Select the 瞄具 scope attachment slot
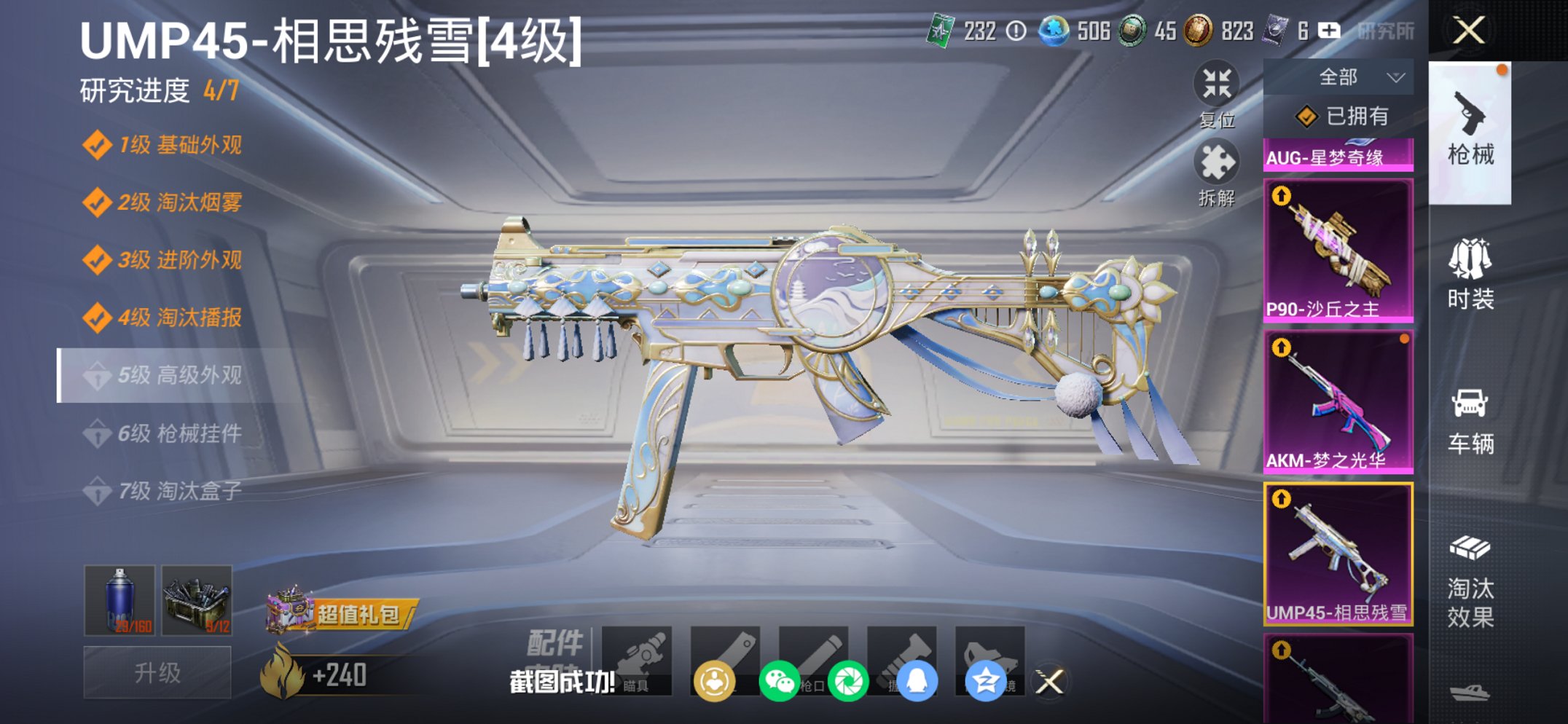1568x724 pixels. tap(638, 656)
